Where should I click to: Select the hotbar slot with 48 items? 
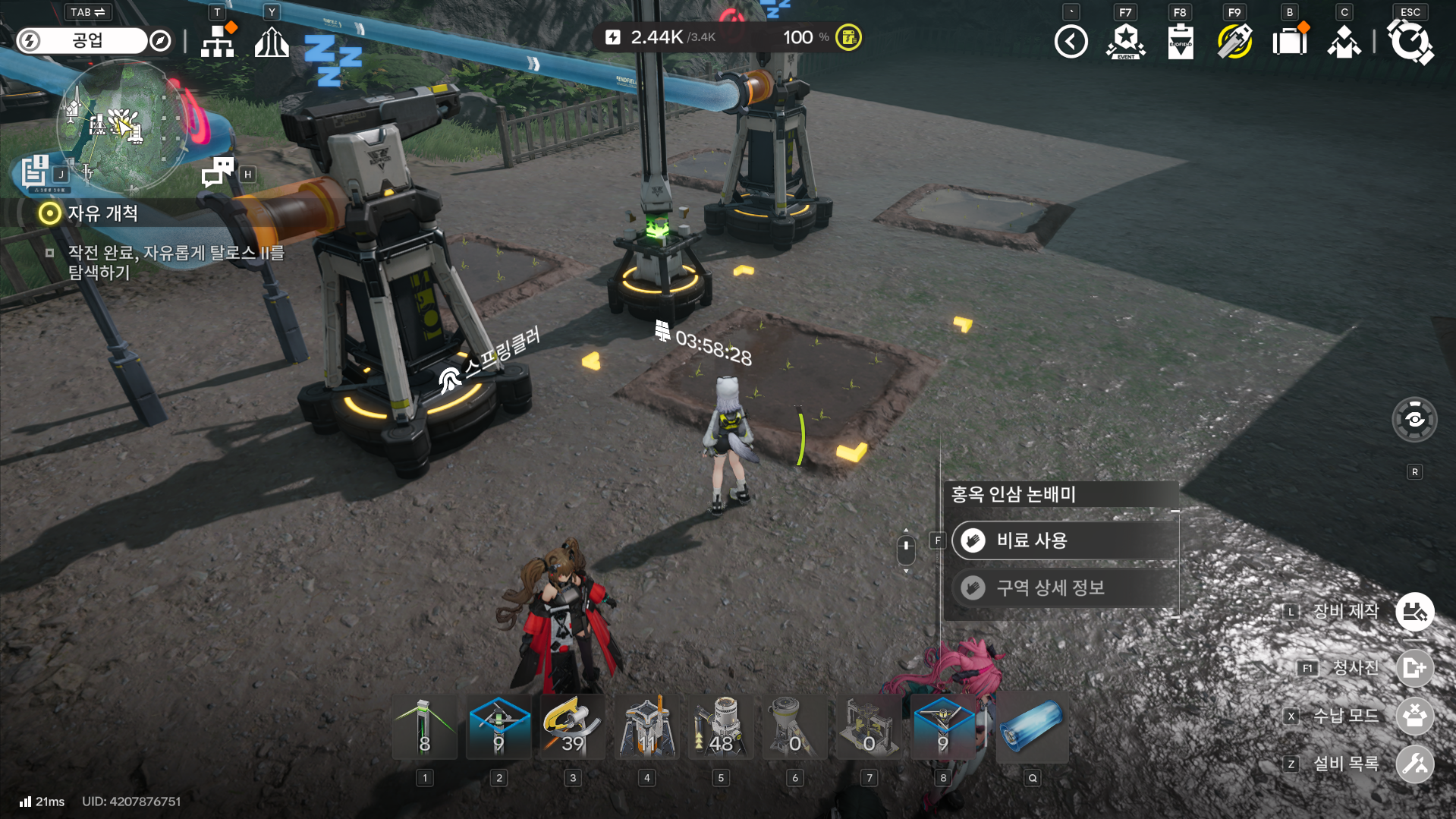pos(721,727)
